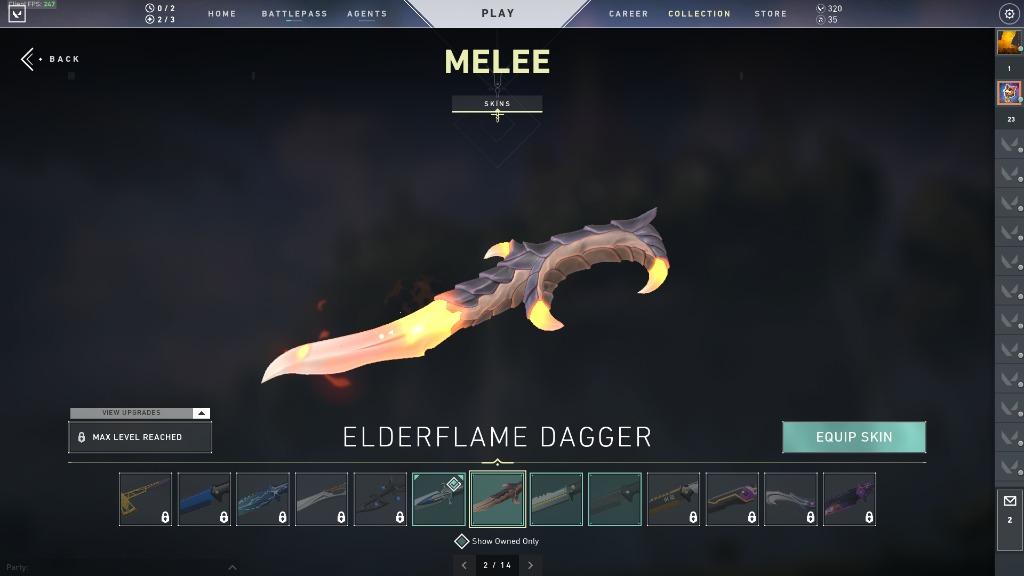Select the locked purple dagger skin thumbnail
1024x576 pixels.
(x=849, y=499)
